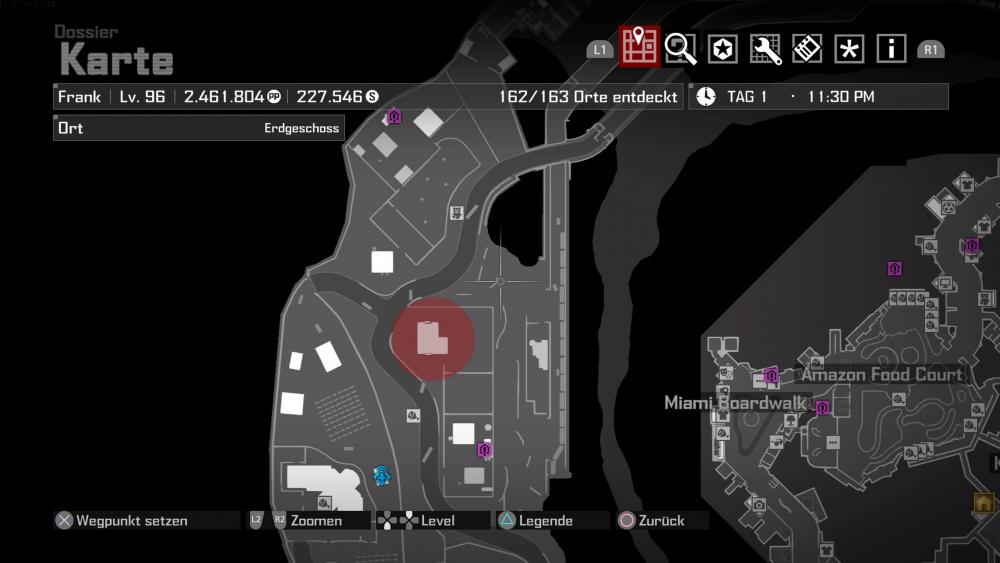
Task: Select the Amazon Food Court map label
Action: (x=881, y=375)
